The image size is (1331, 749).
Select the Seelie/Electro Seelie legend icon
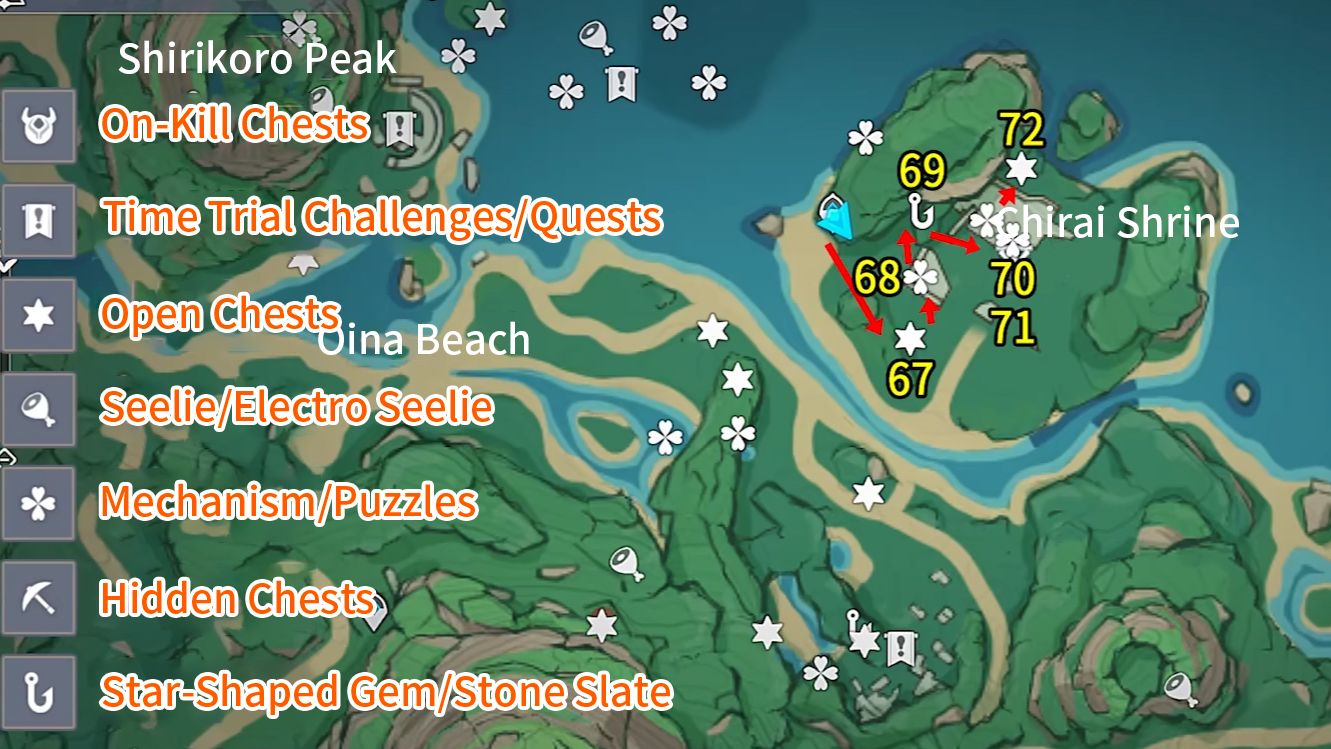pyautogui.click(x=39, y=408)
